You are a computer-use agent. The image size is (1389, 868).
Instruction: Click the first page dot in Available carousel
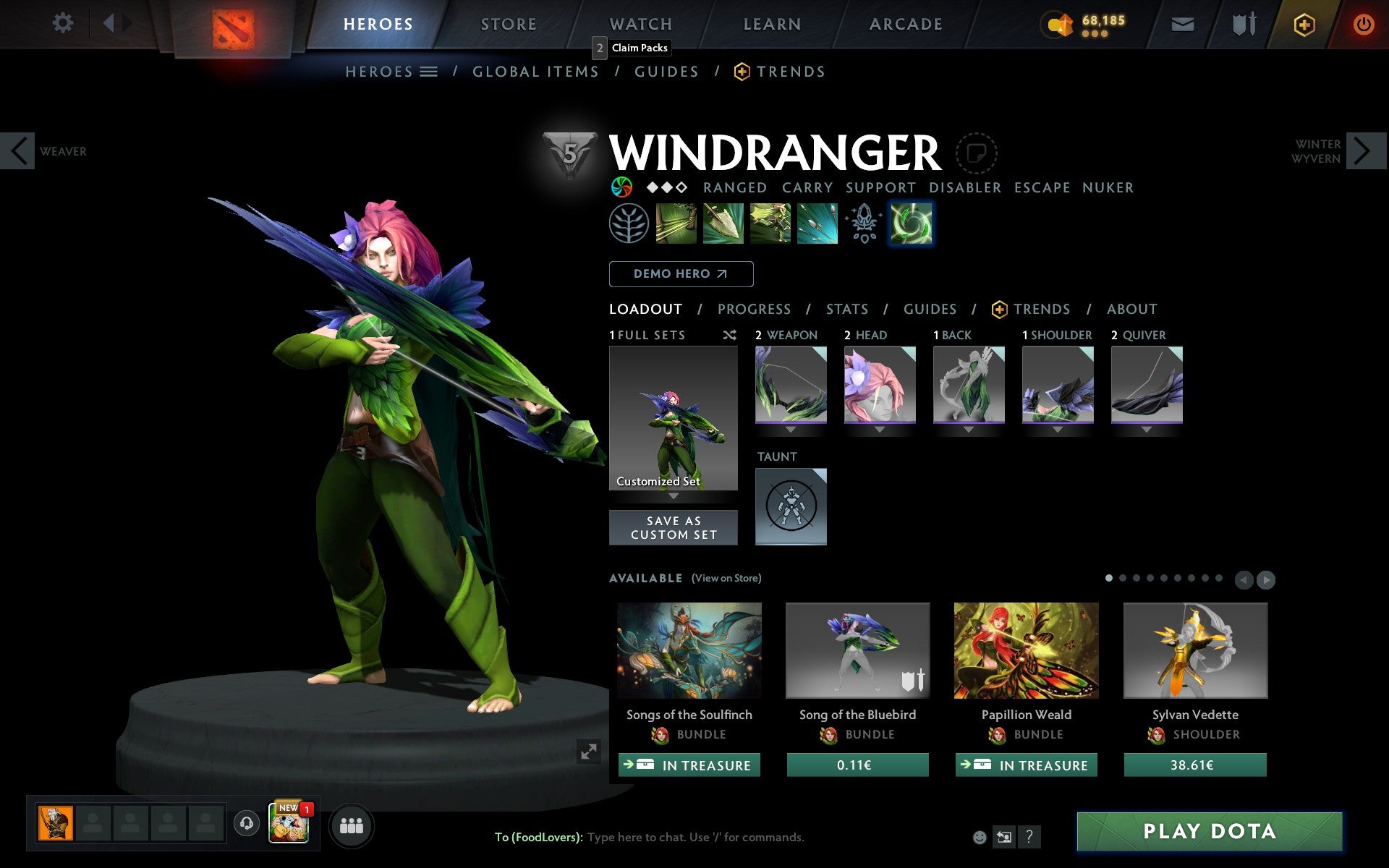tap(1108, 579)
